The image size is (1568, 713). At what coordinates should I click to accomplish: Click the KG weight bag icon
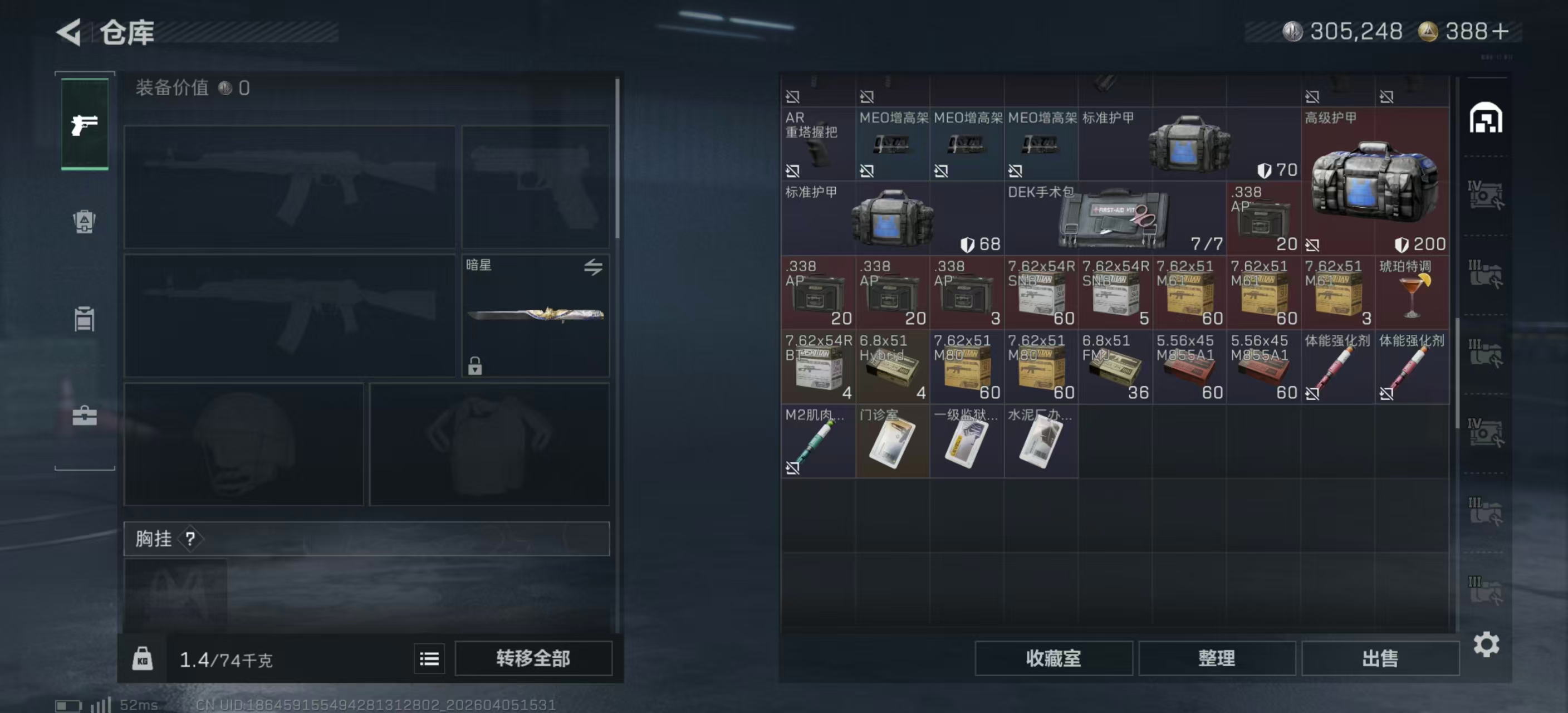[143, 659]
